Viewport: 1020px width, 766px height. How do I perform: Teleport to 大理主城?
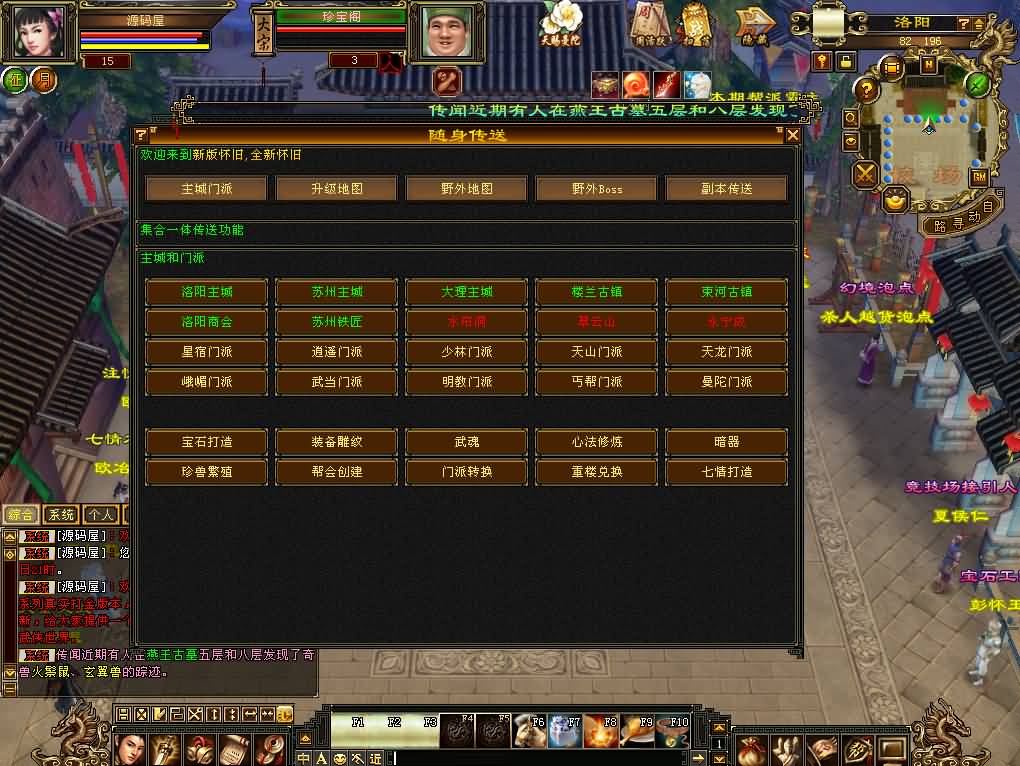click(466, 292)
